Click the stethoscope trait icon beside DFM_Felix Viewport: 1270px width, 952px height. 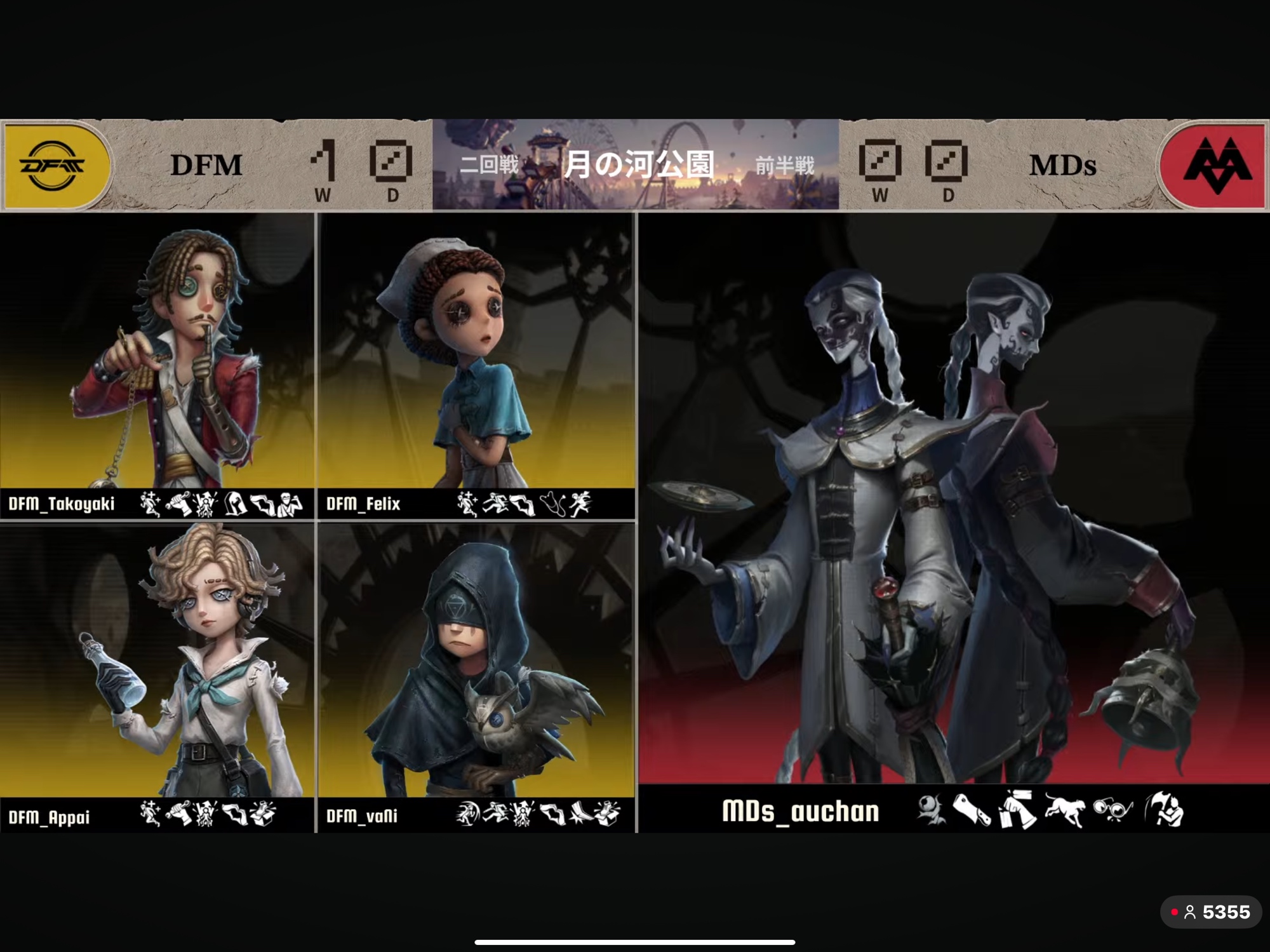click(x=553, y=504)
